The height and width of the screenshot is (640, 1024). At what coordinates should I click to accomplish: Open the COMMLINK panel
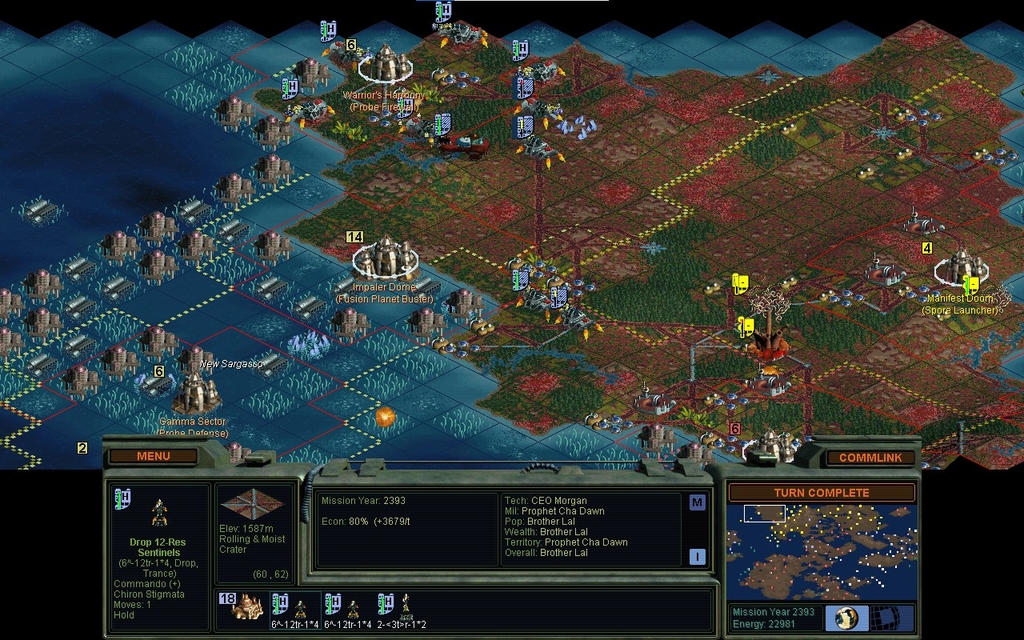pos(870,457)
